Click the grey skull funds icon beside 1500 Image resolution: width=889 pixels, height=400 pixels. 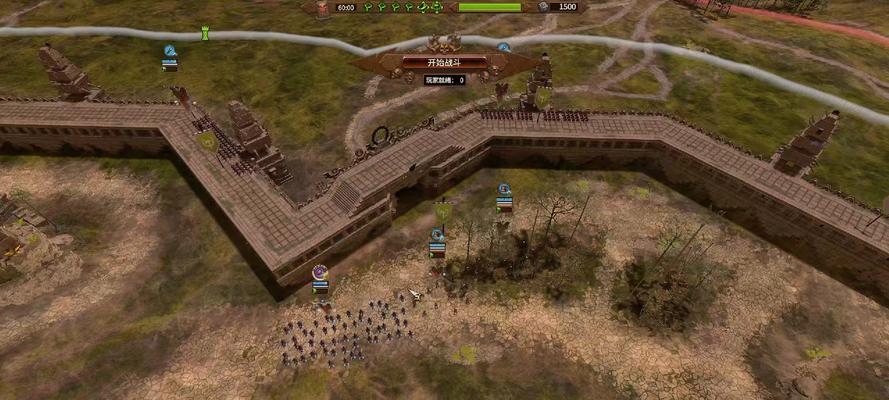point(543,7)
